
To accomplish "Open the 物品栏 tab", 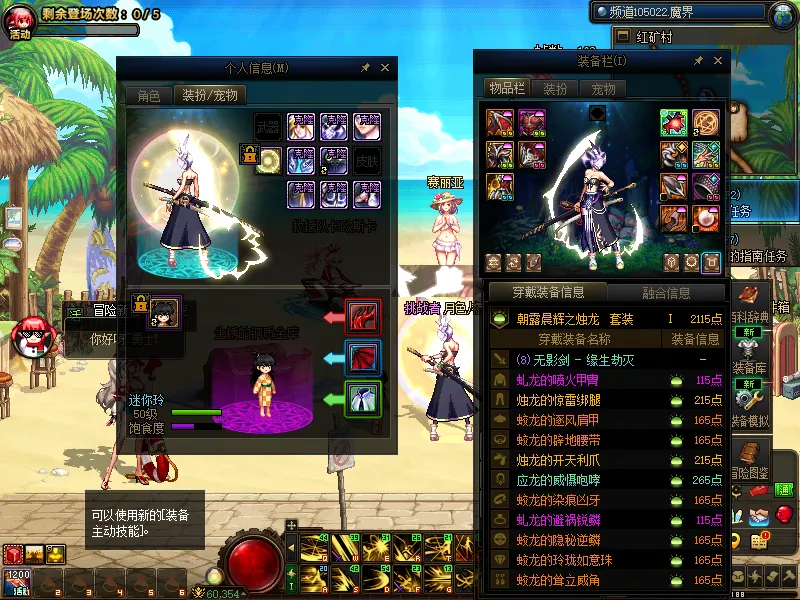I will click(x=507, y=88).
